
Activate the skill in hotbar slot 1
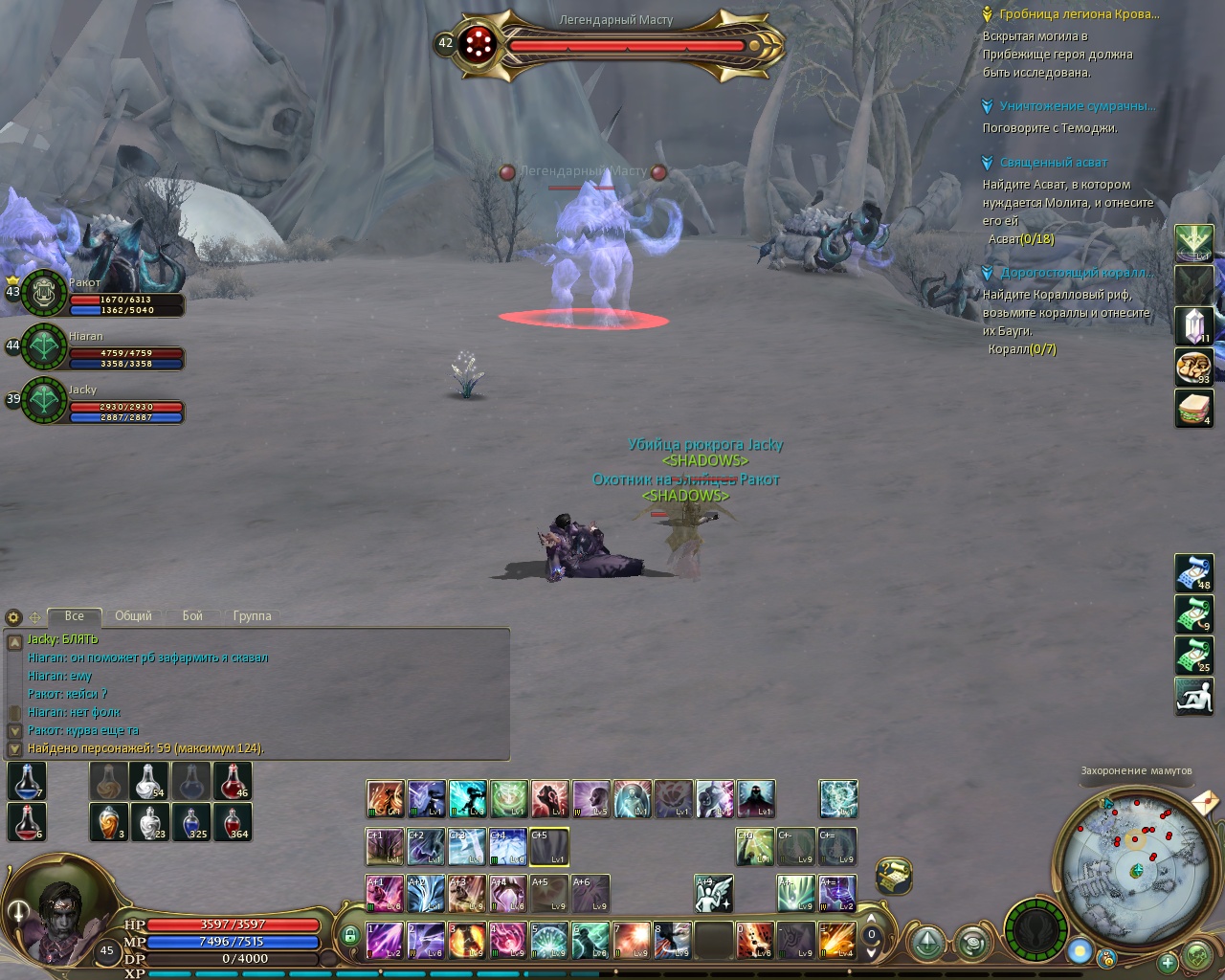[385, 940]
